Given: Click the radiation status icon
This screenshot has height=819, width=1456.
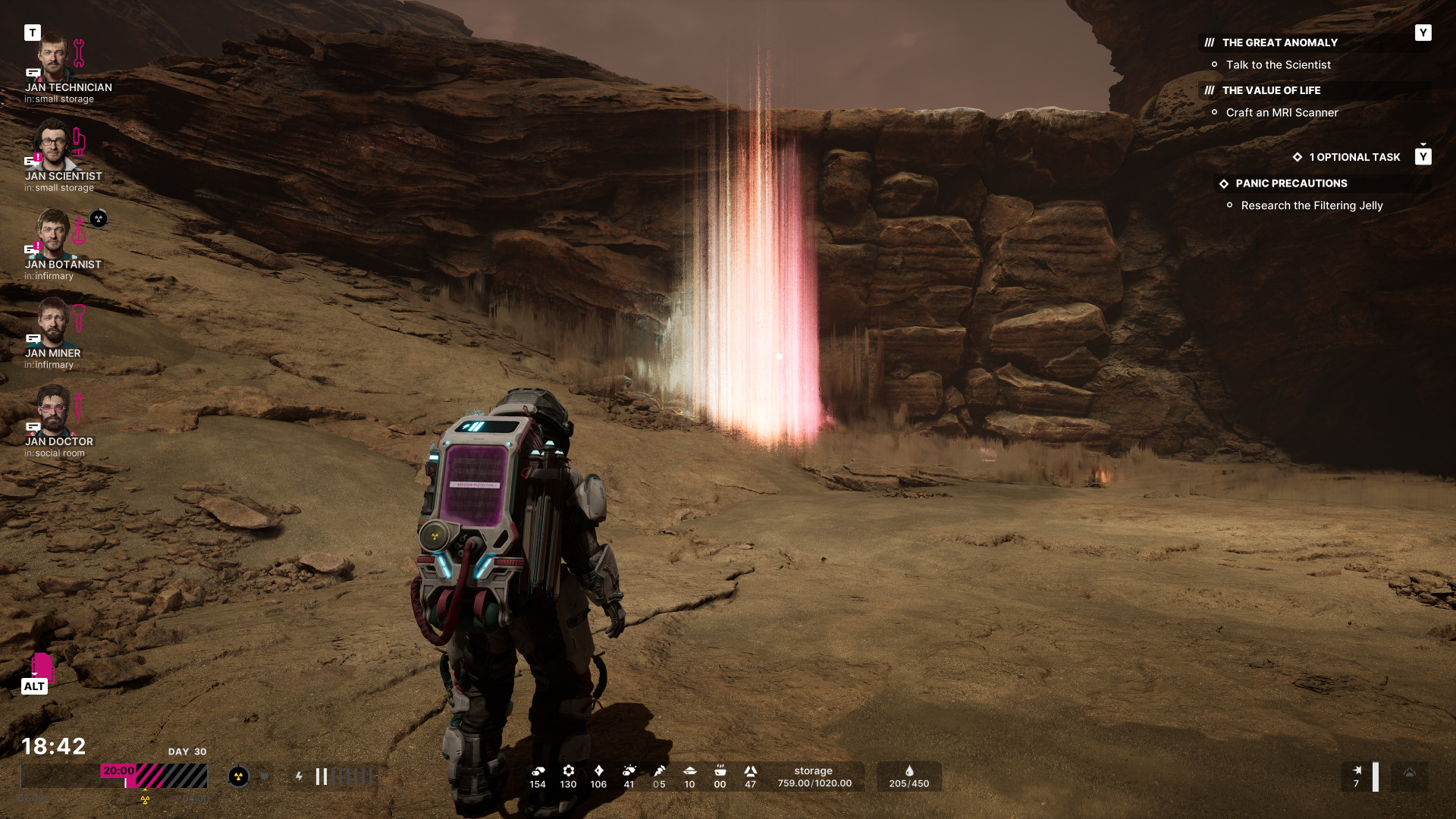Looking at the screenshot, I should pyautogui.click(x=238, y=777).
